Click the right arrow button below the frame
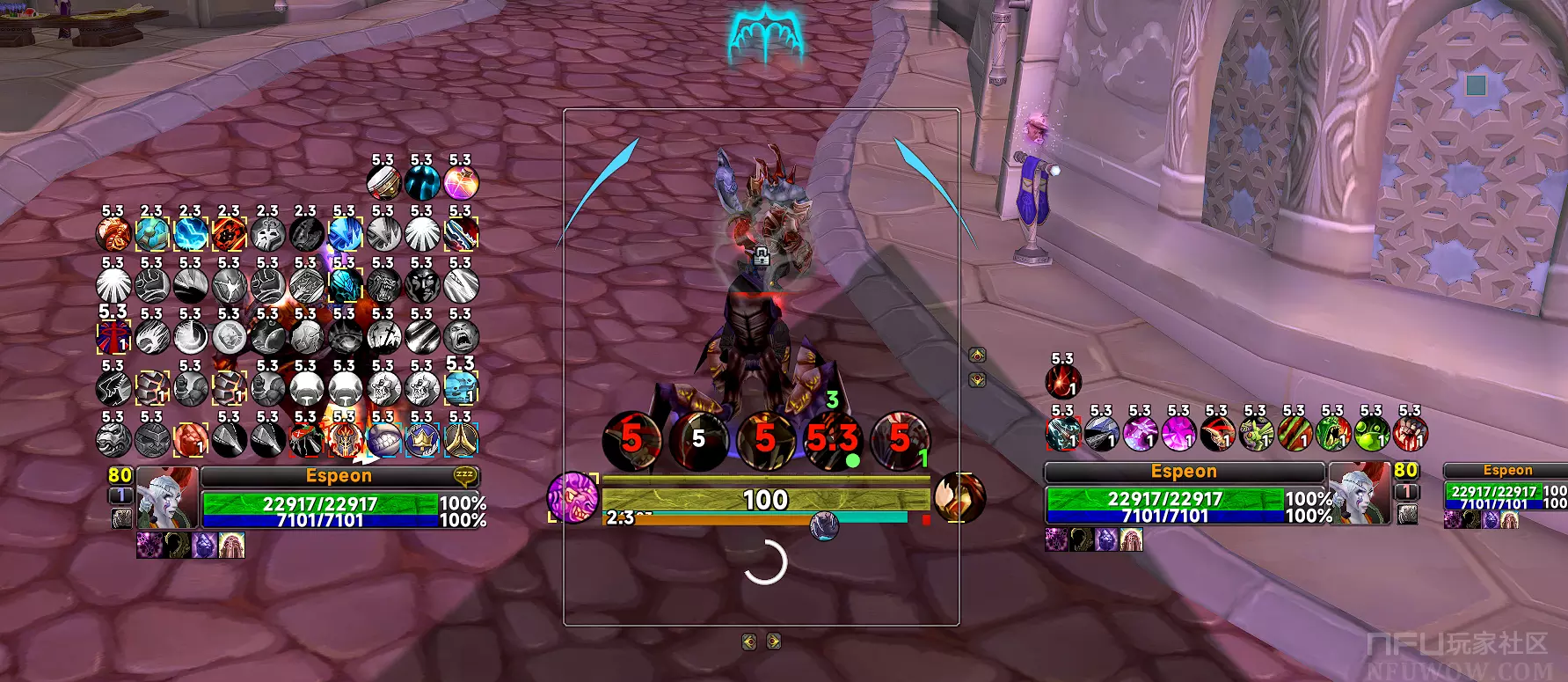Viewport: 1568px width, 682px height. tap(774, 642)
